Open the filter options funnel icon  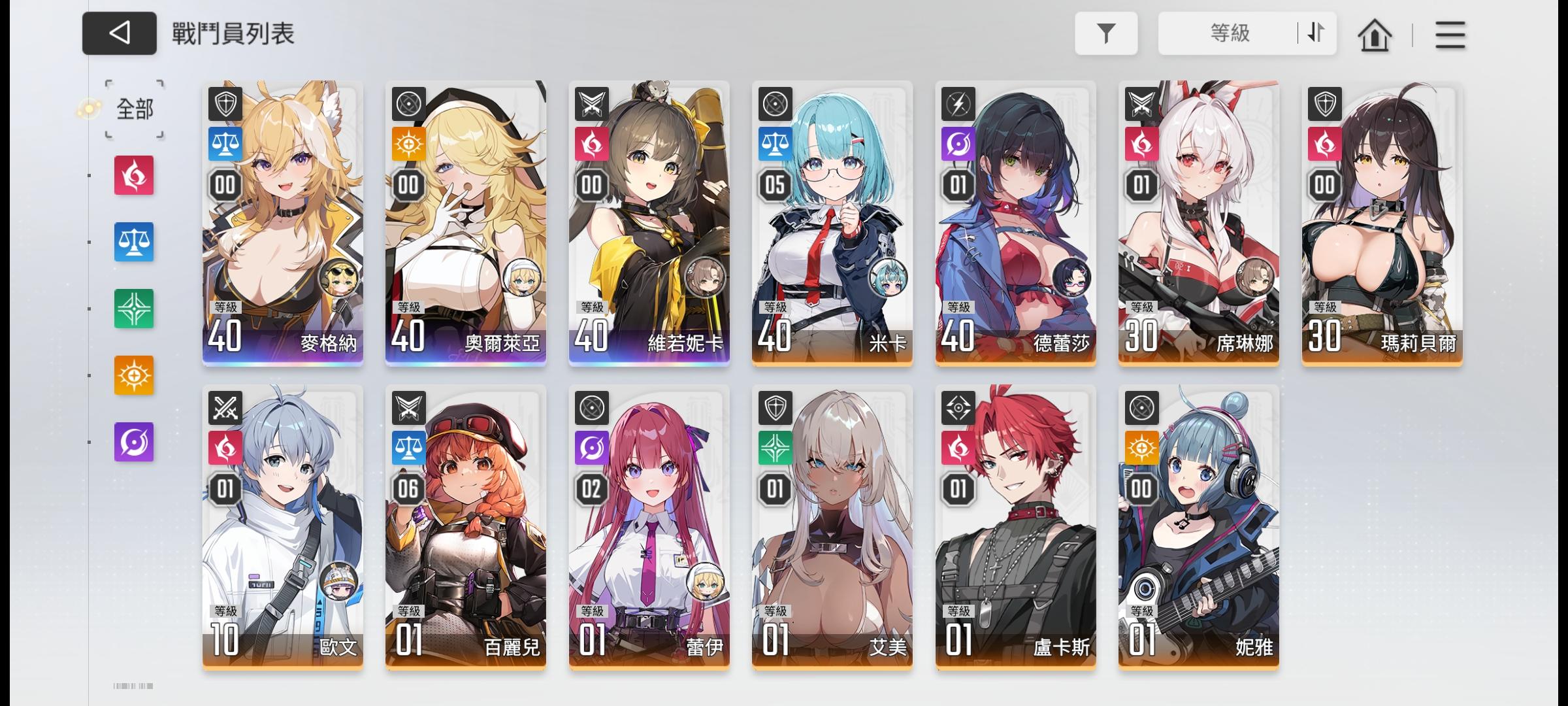tap(1106, 33)
